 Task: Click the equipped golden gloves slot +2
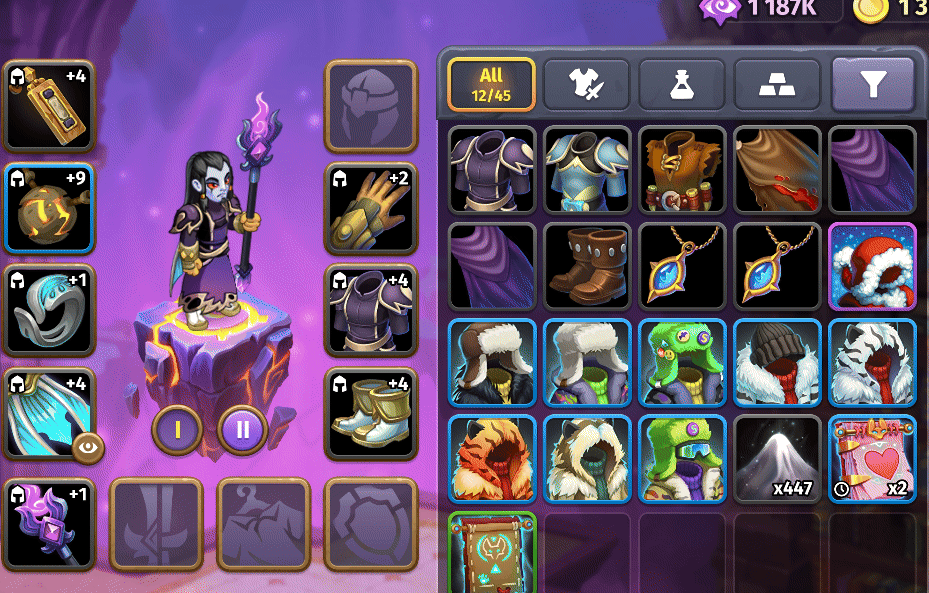[371, 208]
